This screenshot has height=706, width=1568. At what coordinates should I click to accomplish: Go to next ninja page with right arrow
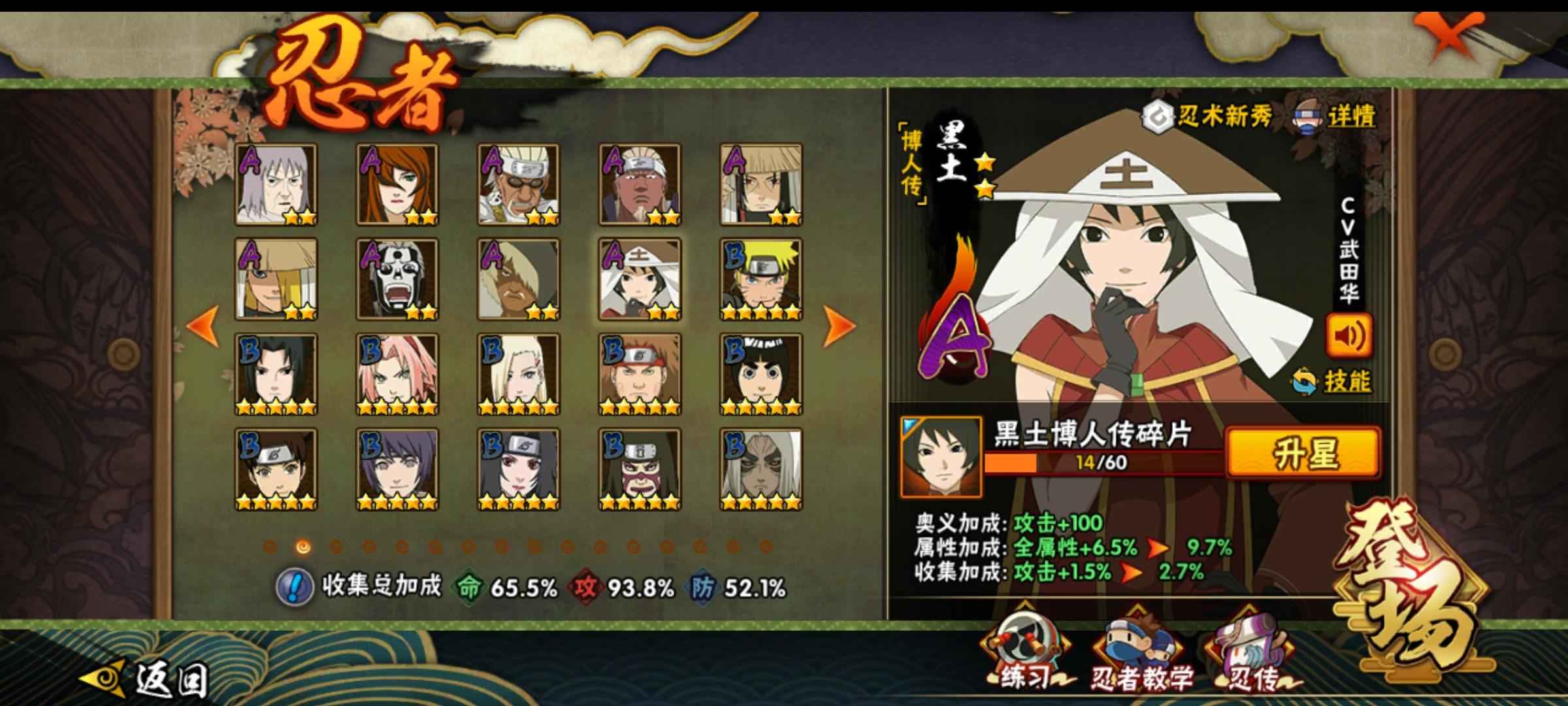pos(838,326)
